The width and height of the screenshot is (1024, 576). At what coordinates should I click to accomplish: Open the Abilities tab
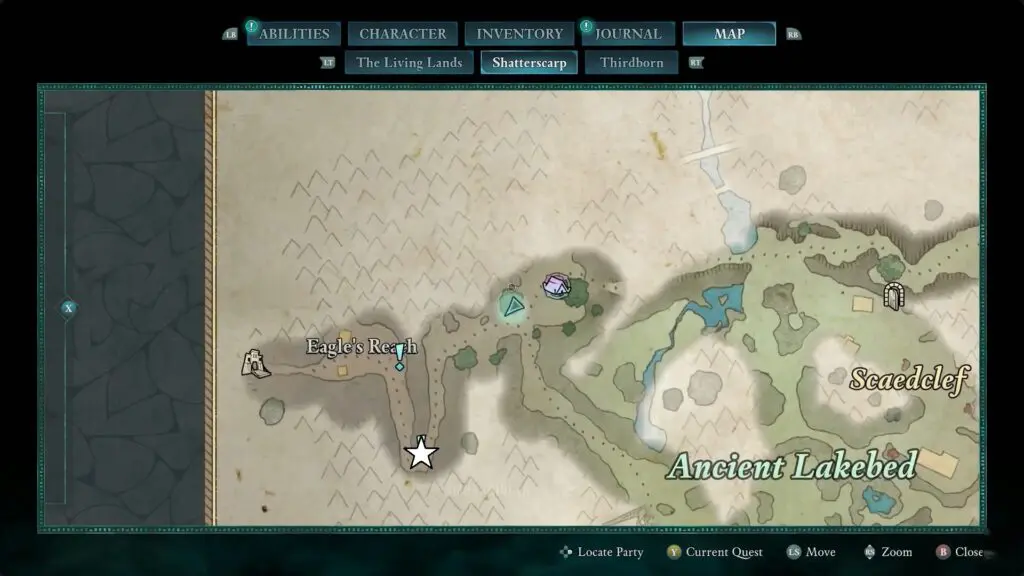(x=294, y=34)
